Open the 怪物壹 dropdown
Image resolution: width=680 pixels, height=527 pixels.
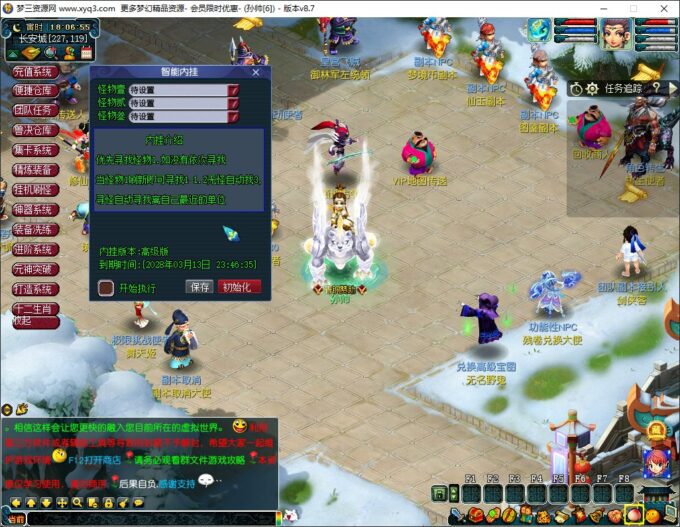coord(233,90)
